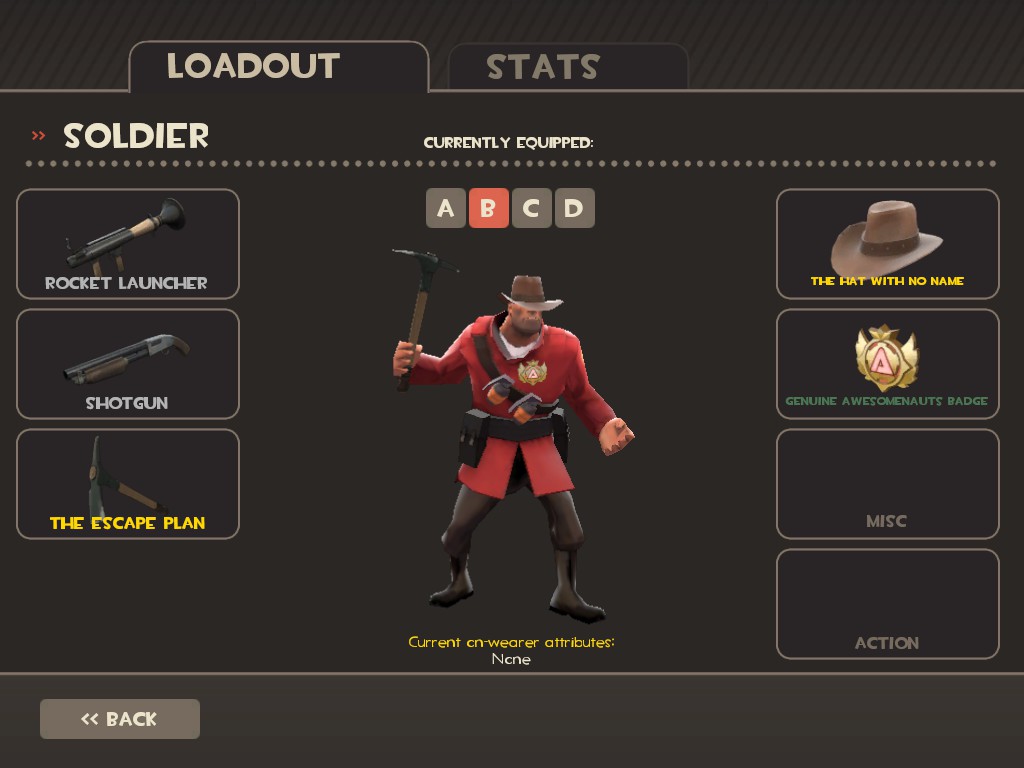Screen dimensions: 1024x768
Task: Switch to loadout preset A
Action: click(446, 208)
